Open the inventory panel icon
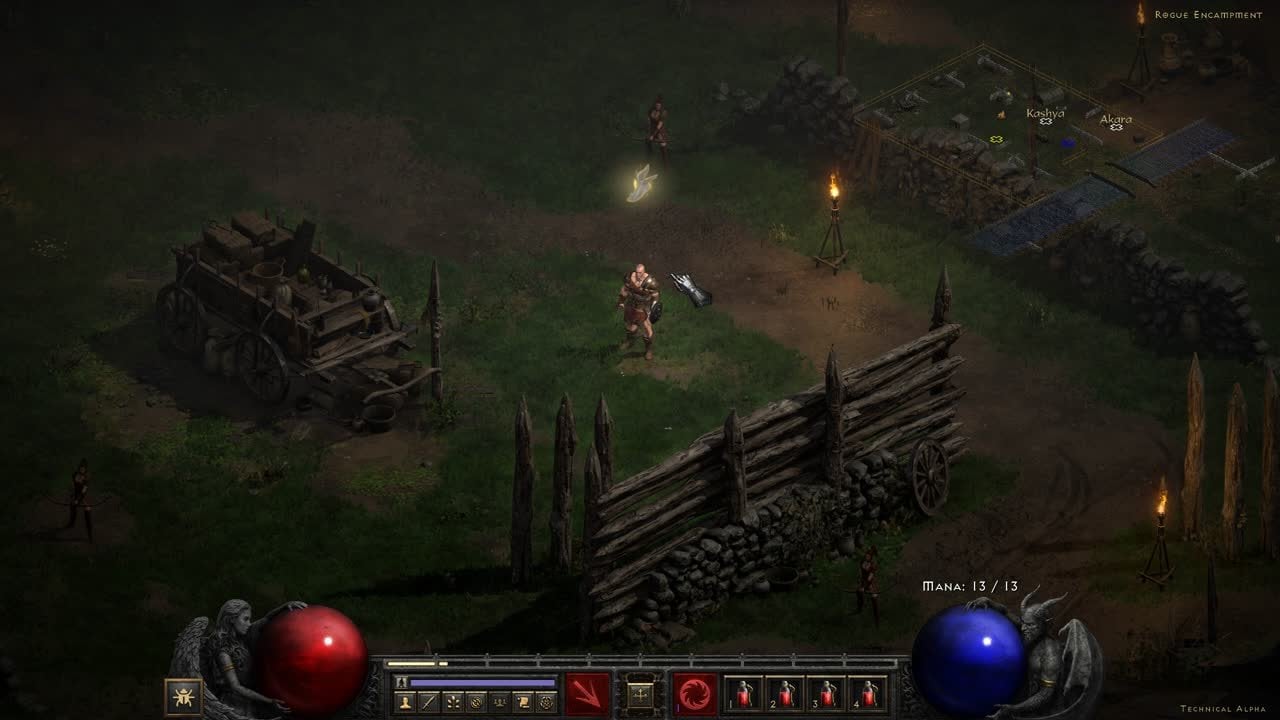 tap(429, 703)
